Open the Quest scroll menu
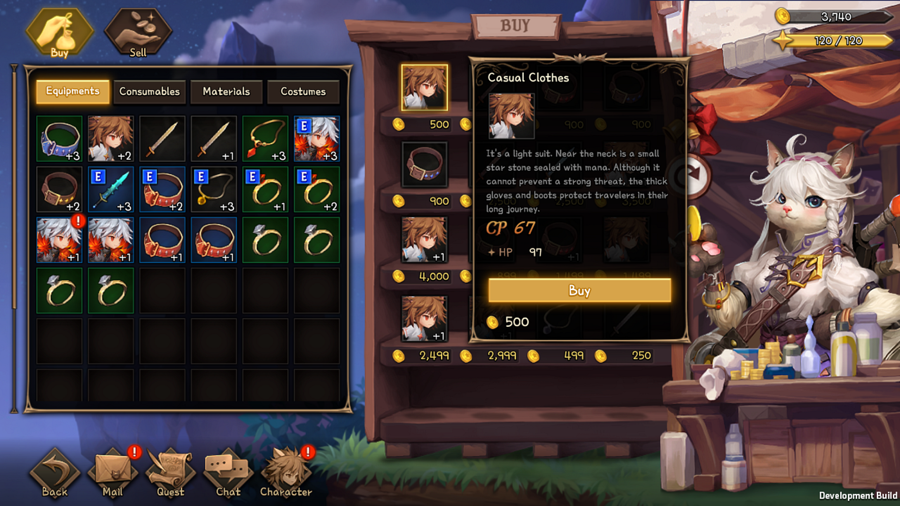Image resolution: width=900 pixels, height=506 pixels. coord(170,472)
